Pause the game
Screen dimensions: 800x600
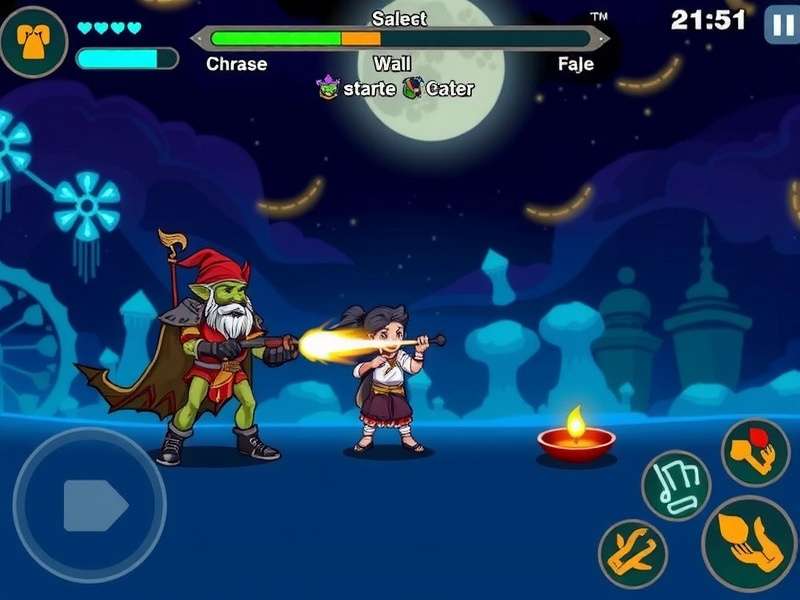(781, 24)
